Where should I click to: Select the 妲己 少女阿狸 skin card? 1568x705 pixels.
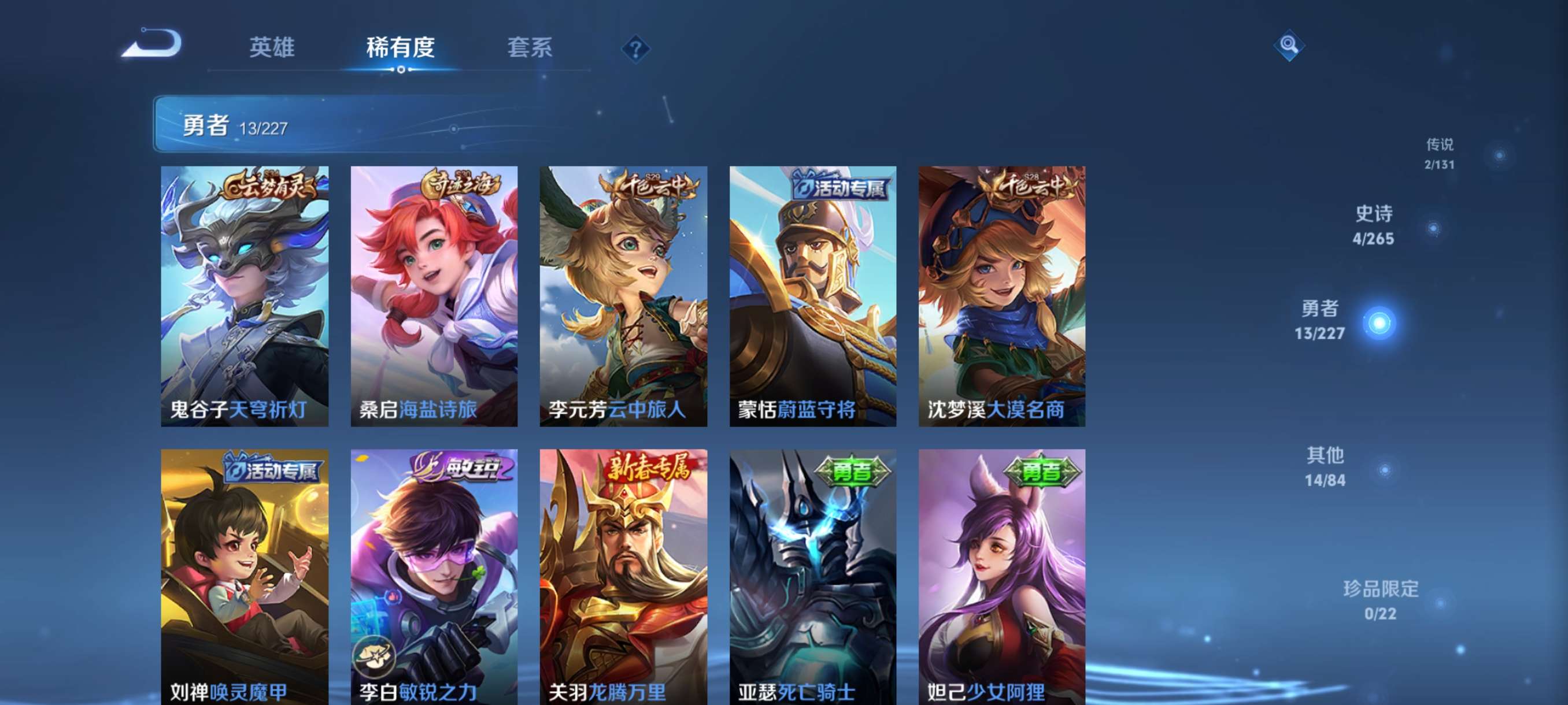tap(1002, 577)
